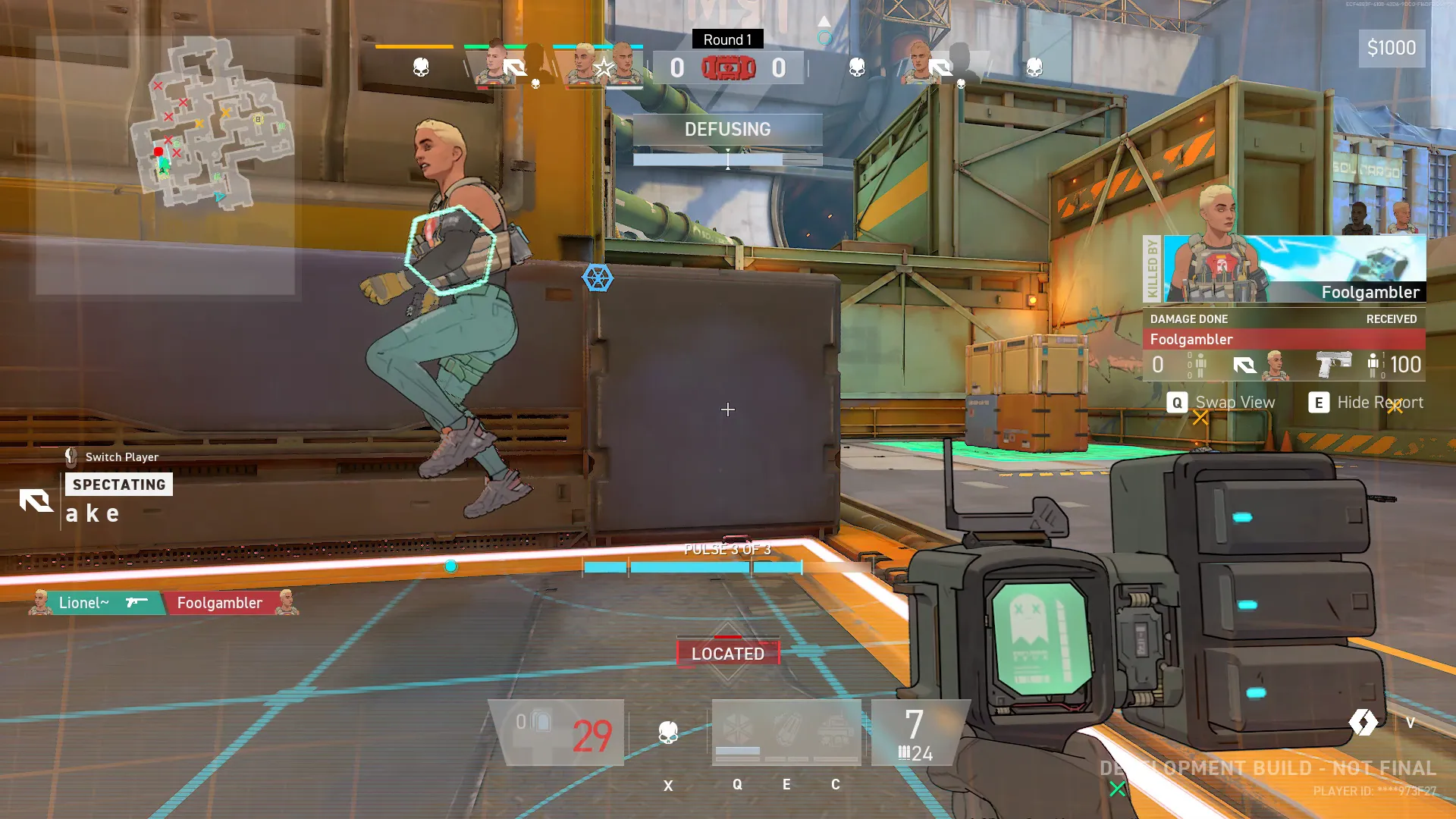
Task: Select Swap View in the death report
Action: pos(1222,403)
